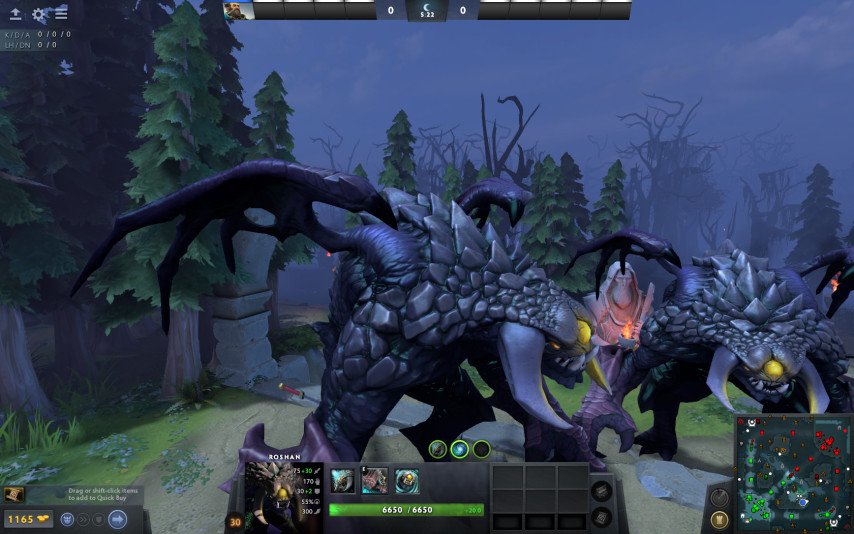Open the upper stash button beside the inventory

(x=601, y=491)
